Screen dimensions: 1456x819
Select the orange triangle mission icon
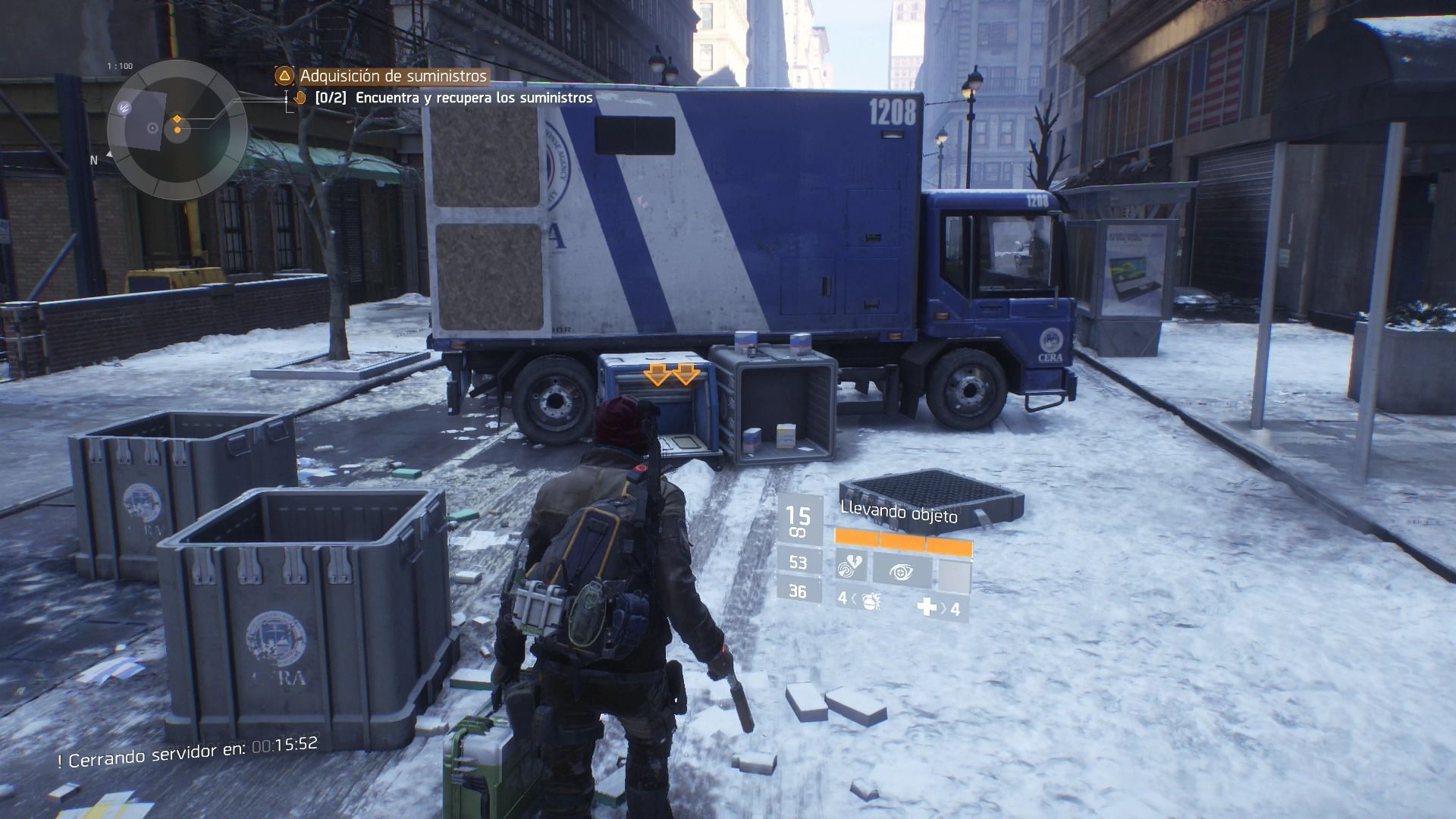(x=284, y=76)
